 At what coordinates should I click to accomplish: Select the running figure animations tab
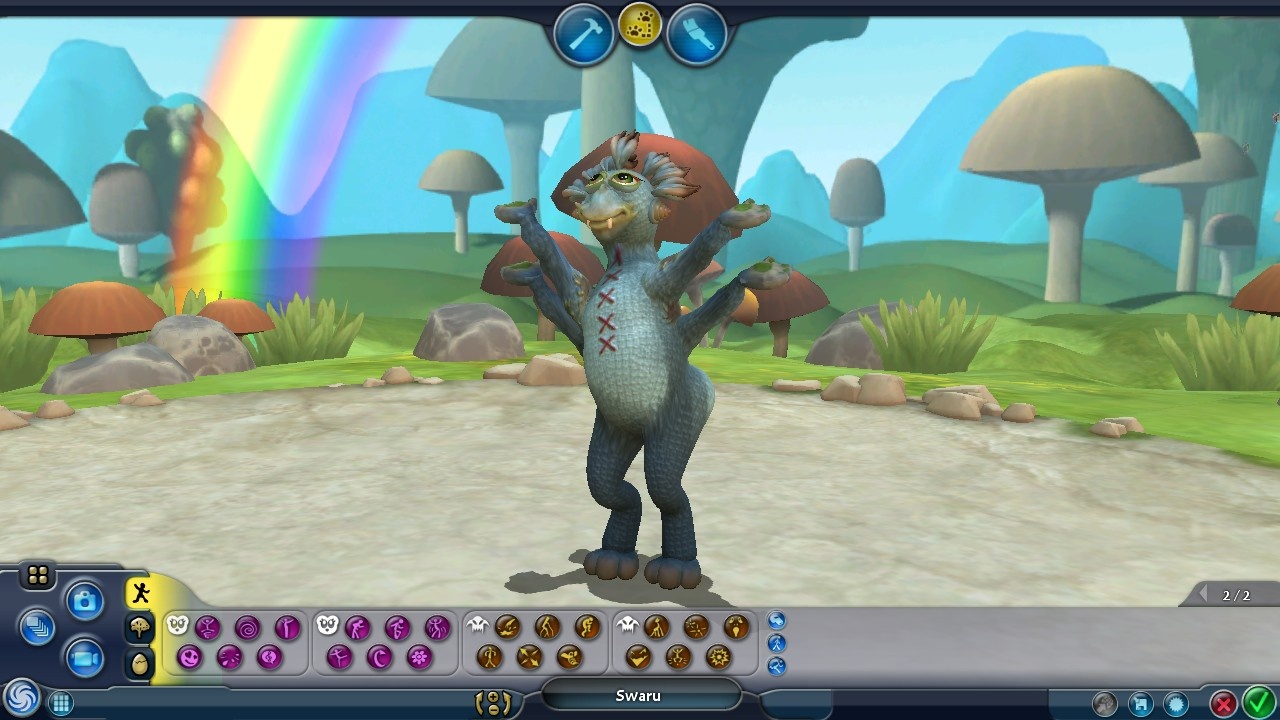point(140,593)
